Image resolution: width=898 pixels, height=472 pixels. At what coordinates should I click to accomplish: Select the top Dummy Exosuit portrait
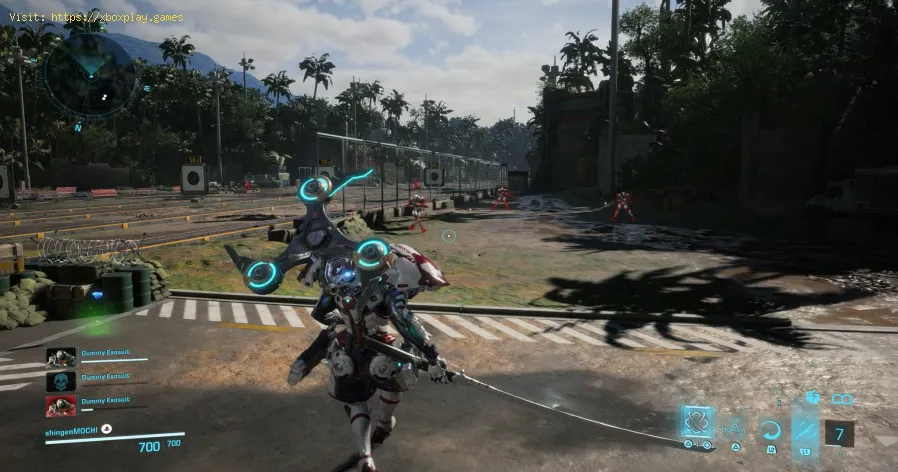[61, 358]
